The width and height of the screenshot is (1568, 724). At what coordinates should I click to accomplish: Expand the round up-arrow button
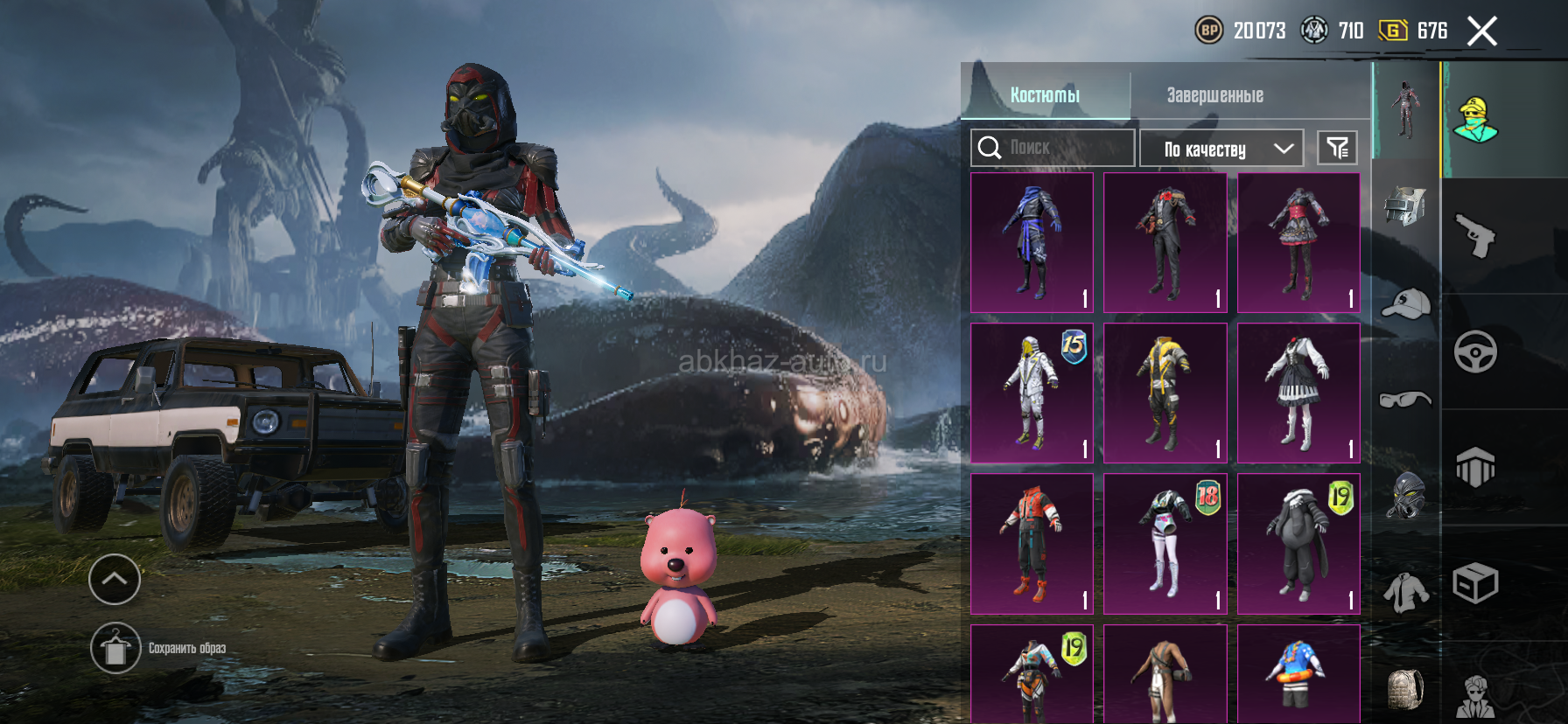pyautogui.click(x=115, y=579)
